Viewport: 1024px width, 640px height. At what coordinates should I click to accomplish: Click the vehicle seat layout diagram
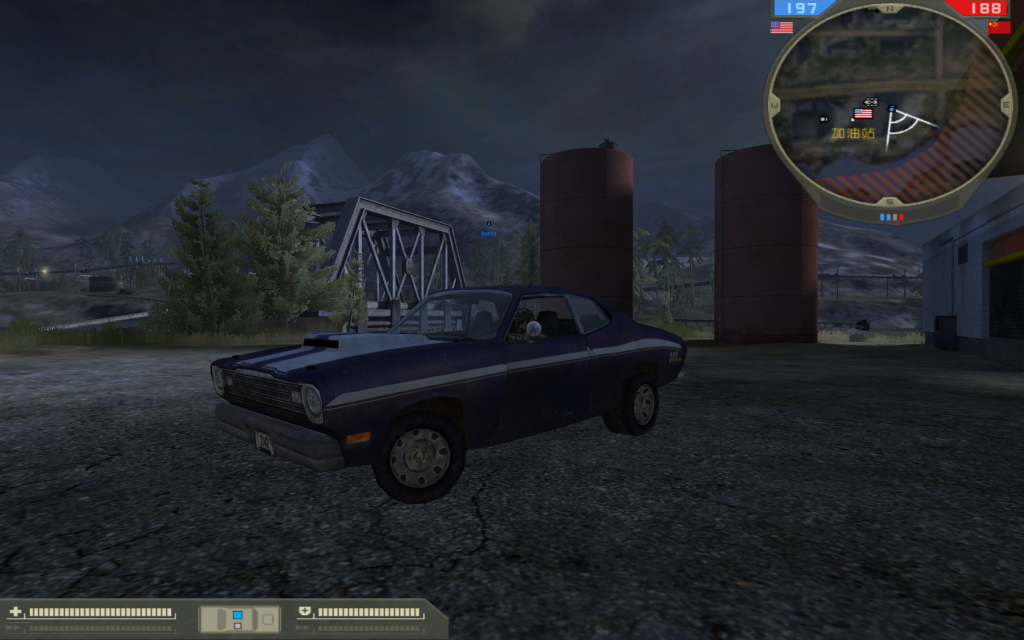pyautogui.click(x=239, y=619)
